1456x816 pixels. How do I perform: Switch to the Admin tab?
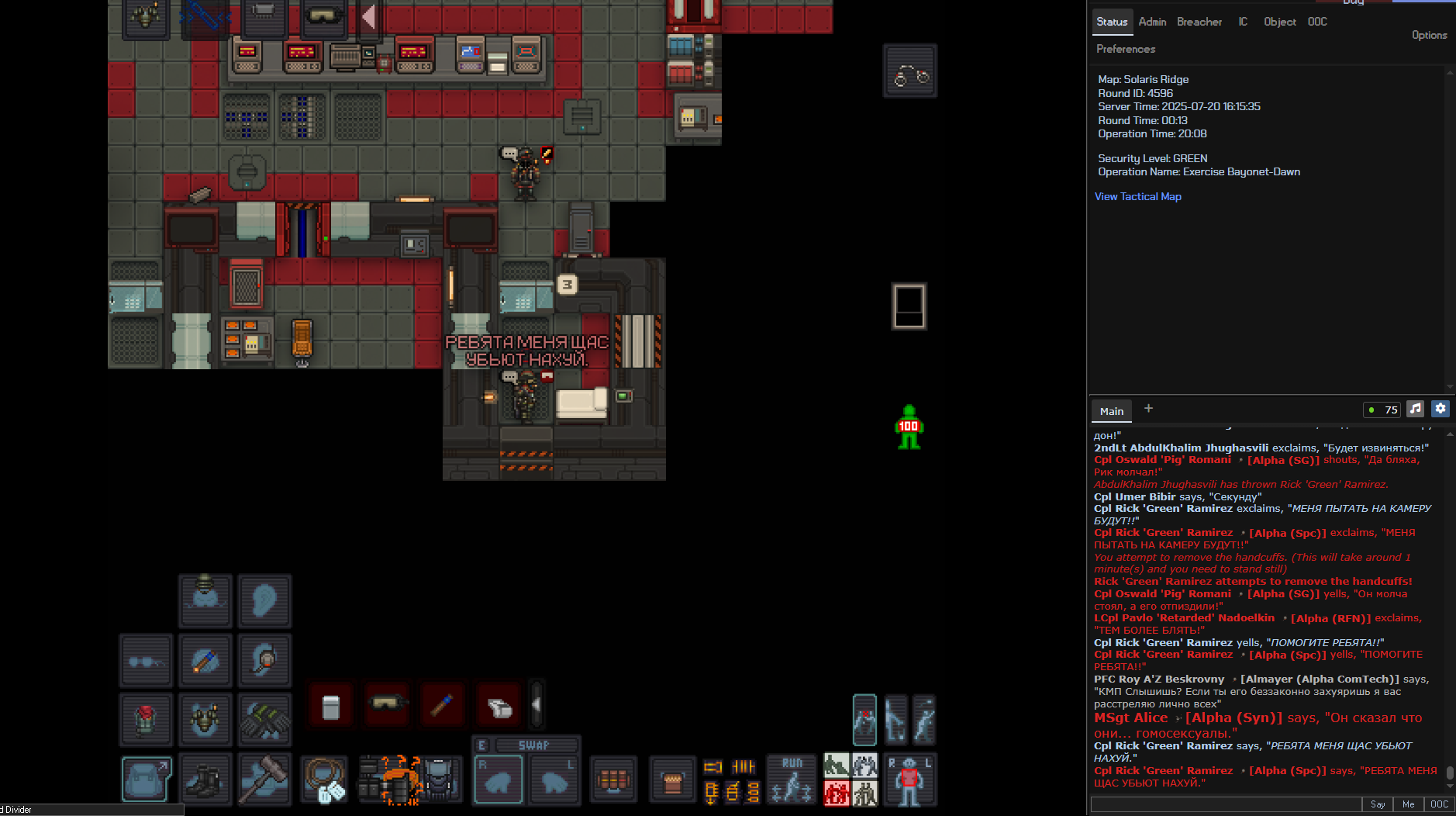tap(1152, 22)
